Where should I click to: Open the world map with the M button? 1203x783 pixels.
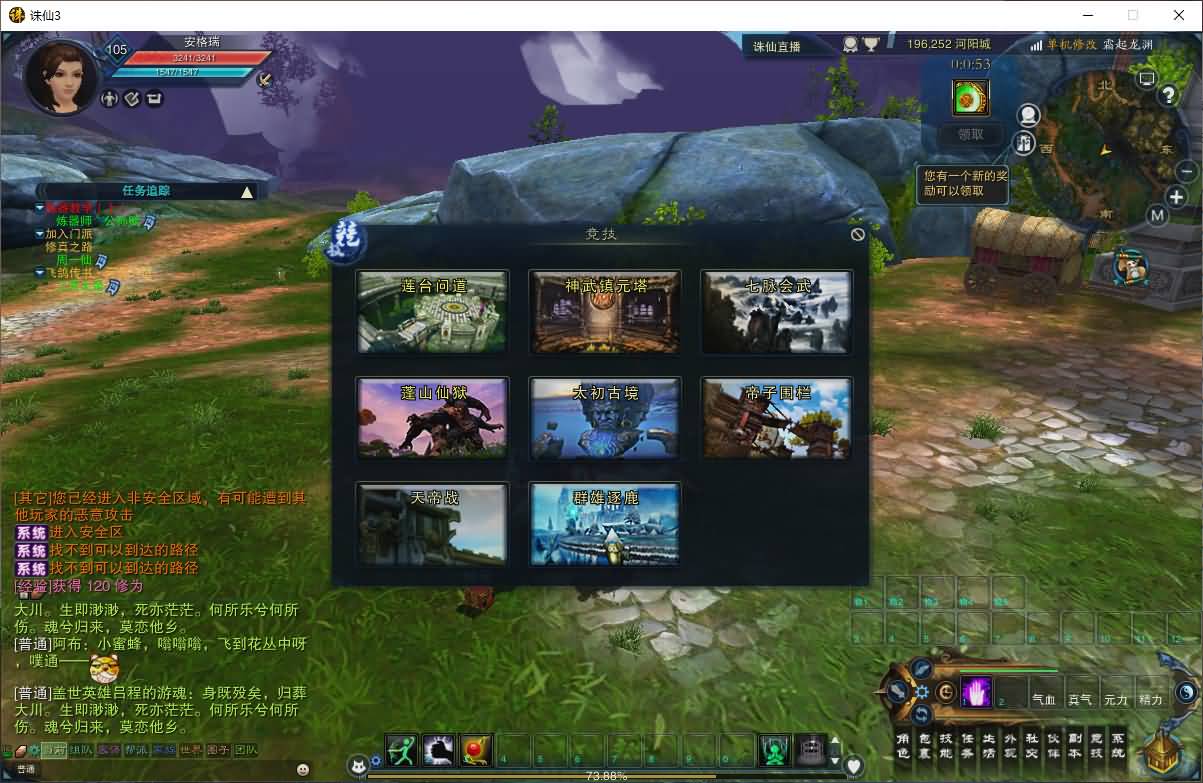pyautogui.click(x=1157, y=215)
